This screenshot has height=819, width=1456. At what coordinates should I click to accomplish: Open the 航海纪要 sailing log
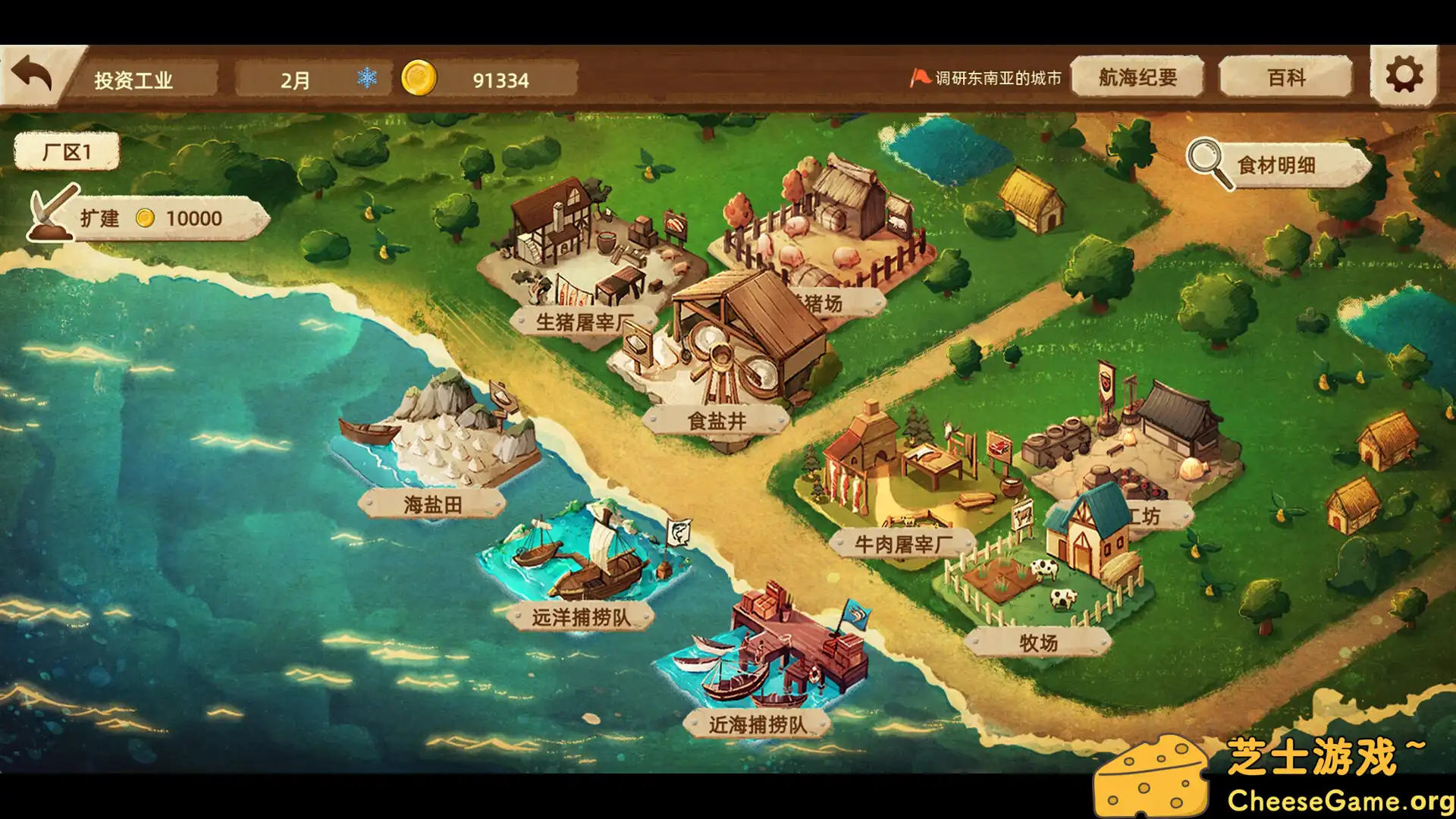[1137, 76]
